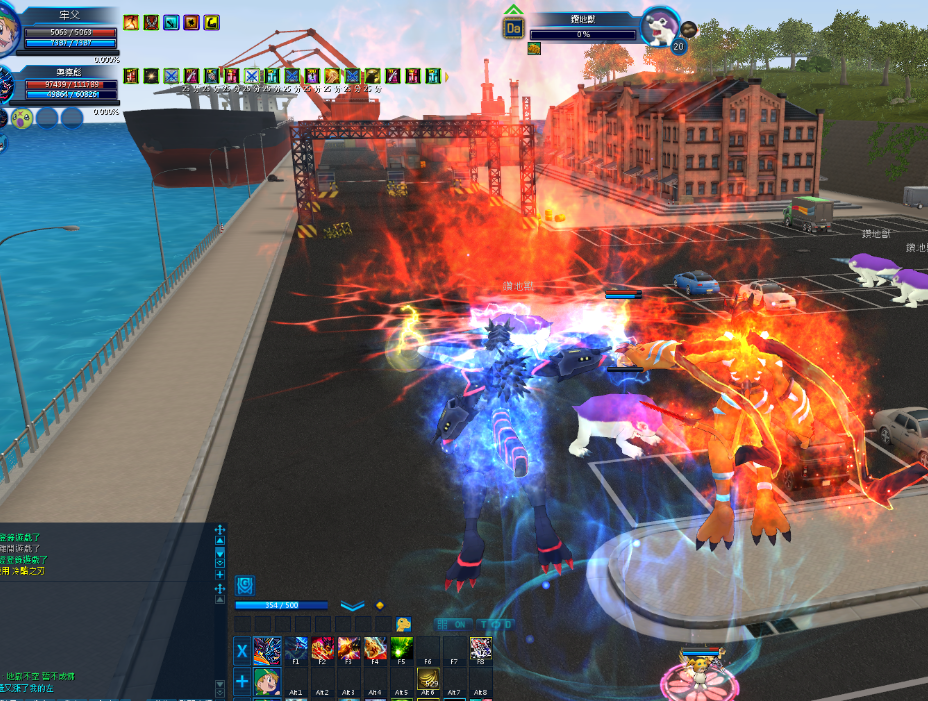The image size is (928, 701).
Task: Open the G shield guild icon
Action: pos(245,585)
